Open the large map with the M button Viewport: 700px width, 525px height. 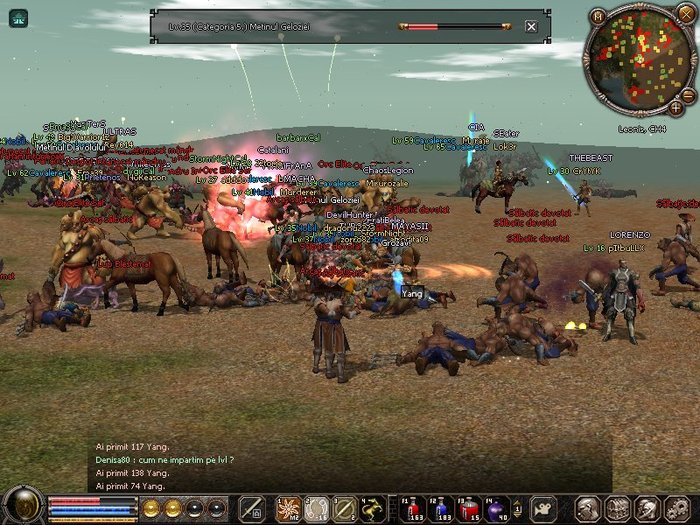[x=598, y=16]
